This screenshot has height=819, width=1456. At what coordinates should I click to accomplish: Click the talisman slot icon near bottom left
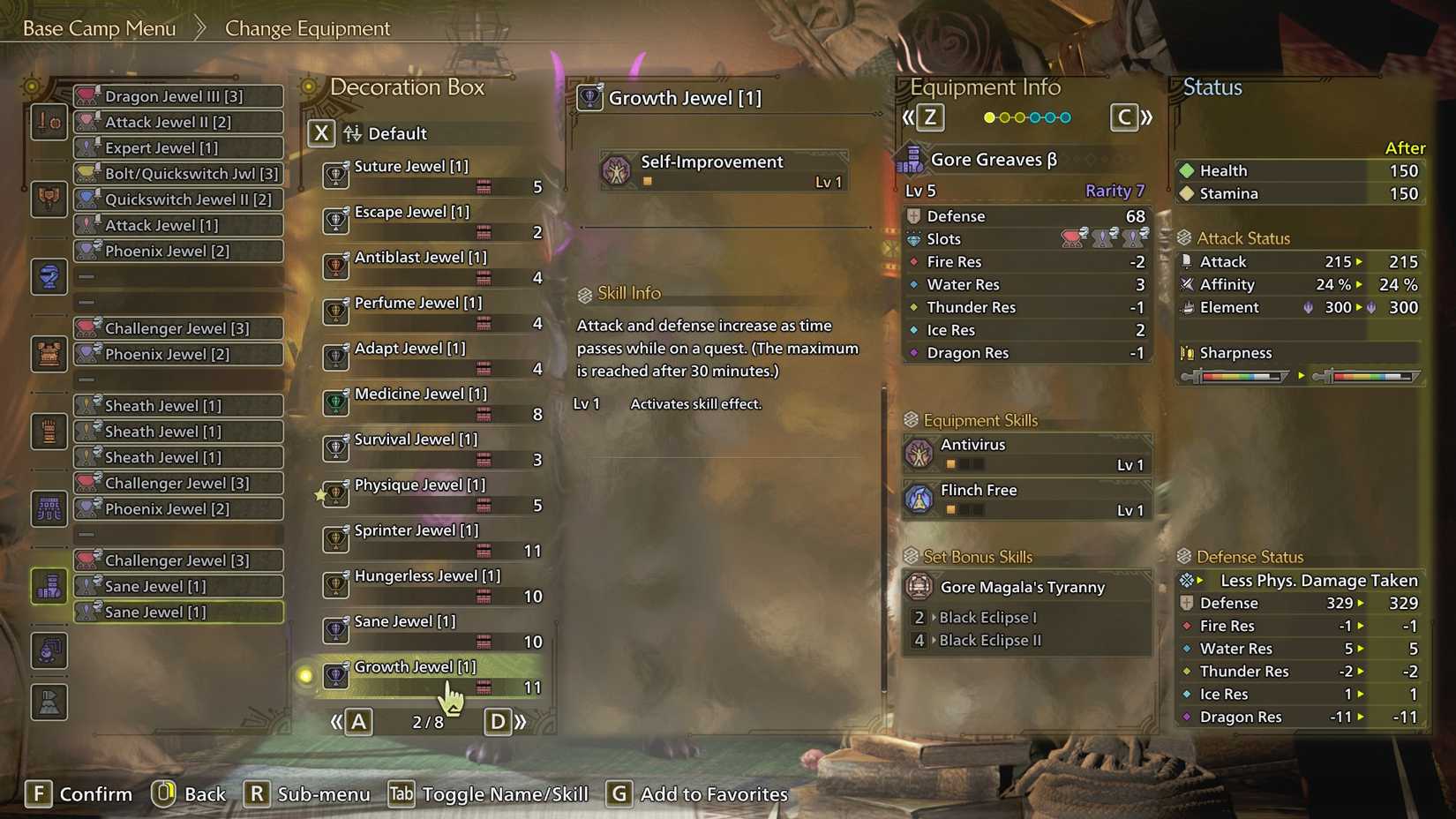coord(49,650)
